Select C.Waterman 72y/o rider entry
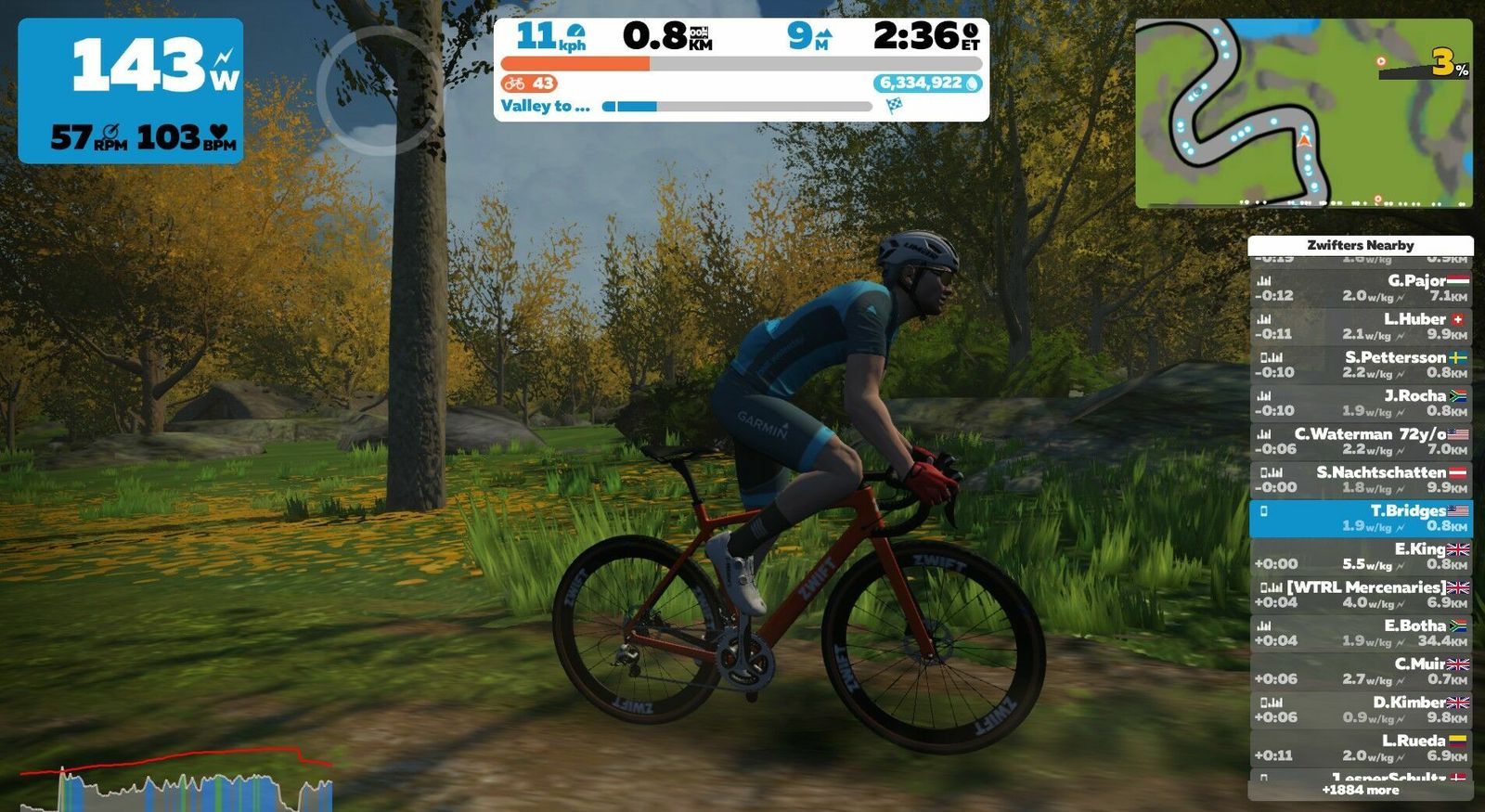The height and width of the screenshot is (812, 1485). click(x=1360, y=441)
